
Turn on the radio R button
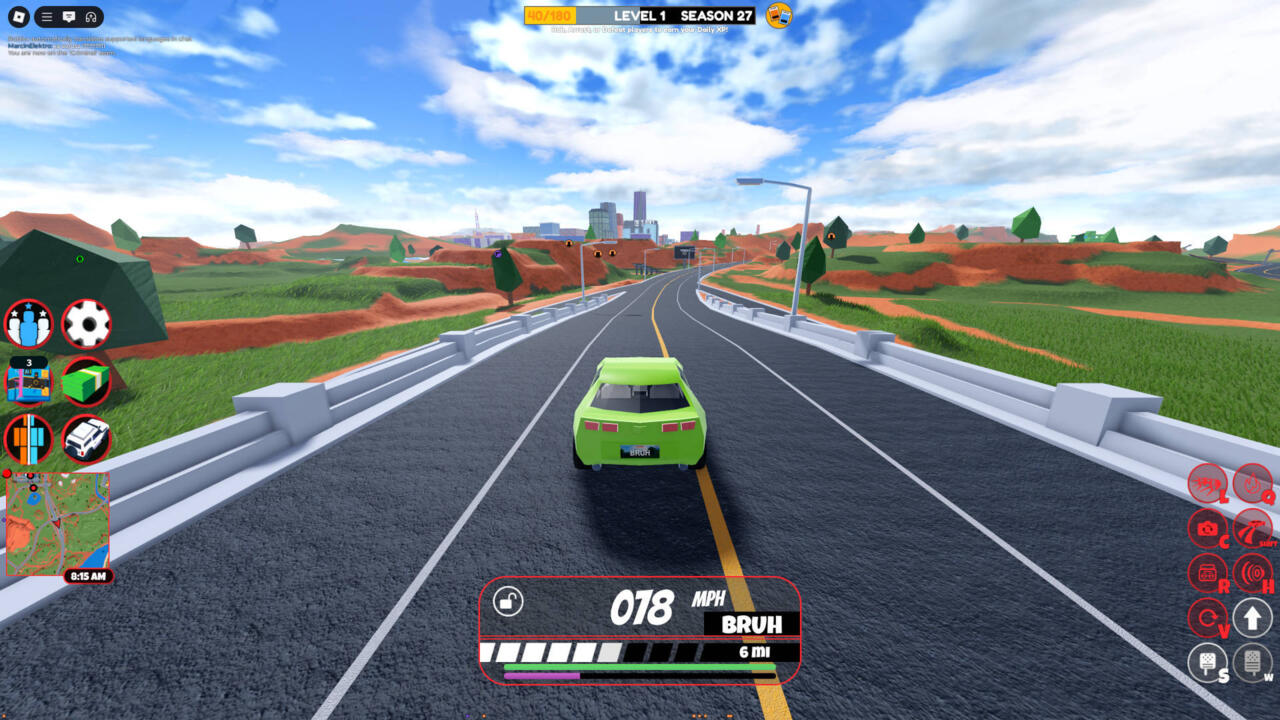1207,573
